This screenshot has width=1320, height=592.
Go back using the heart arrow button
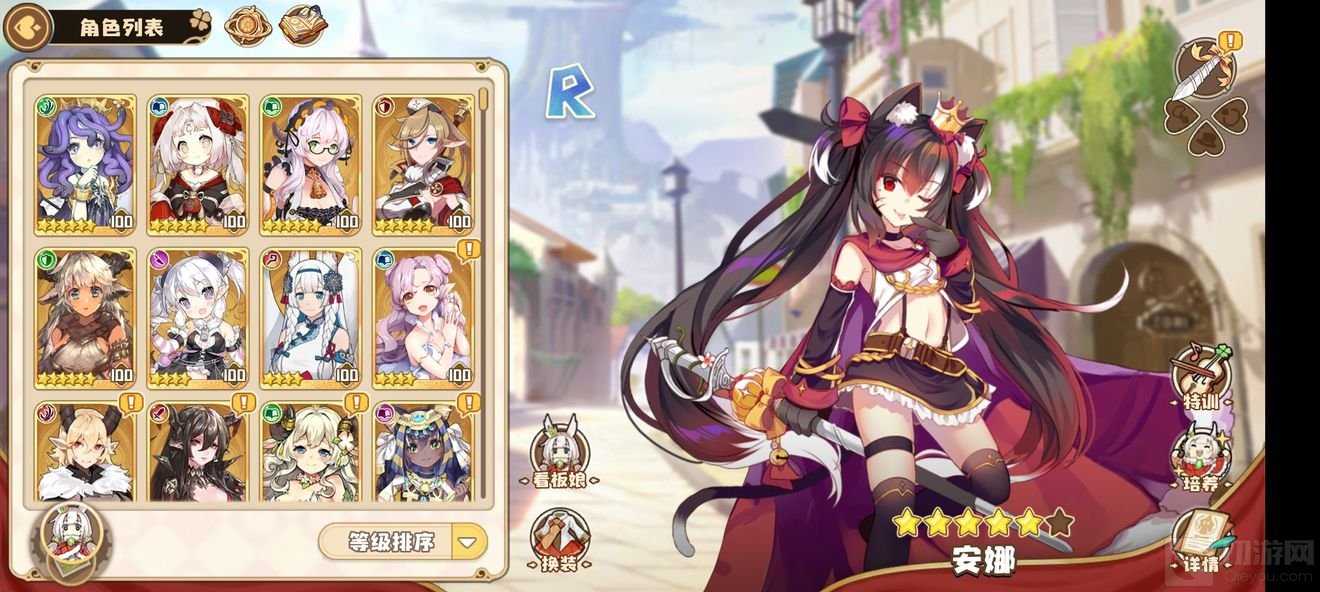tap(27, 27)
